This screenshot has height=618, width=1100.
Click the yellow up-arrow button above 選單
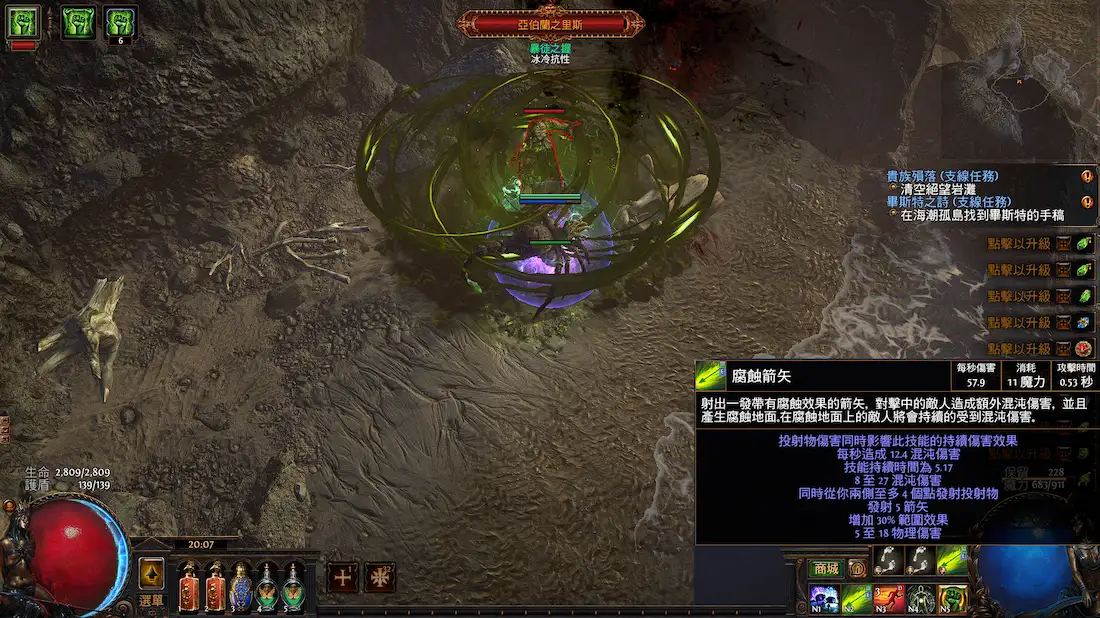click(x=151, y=572)
